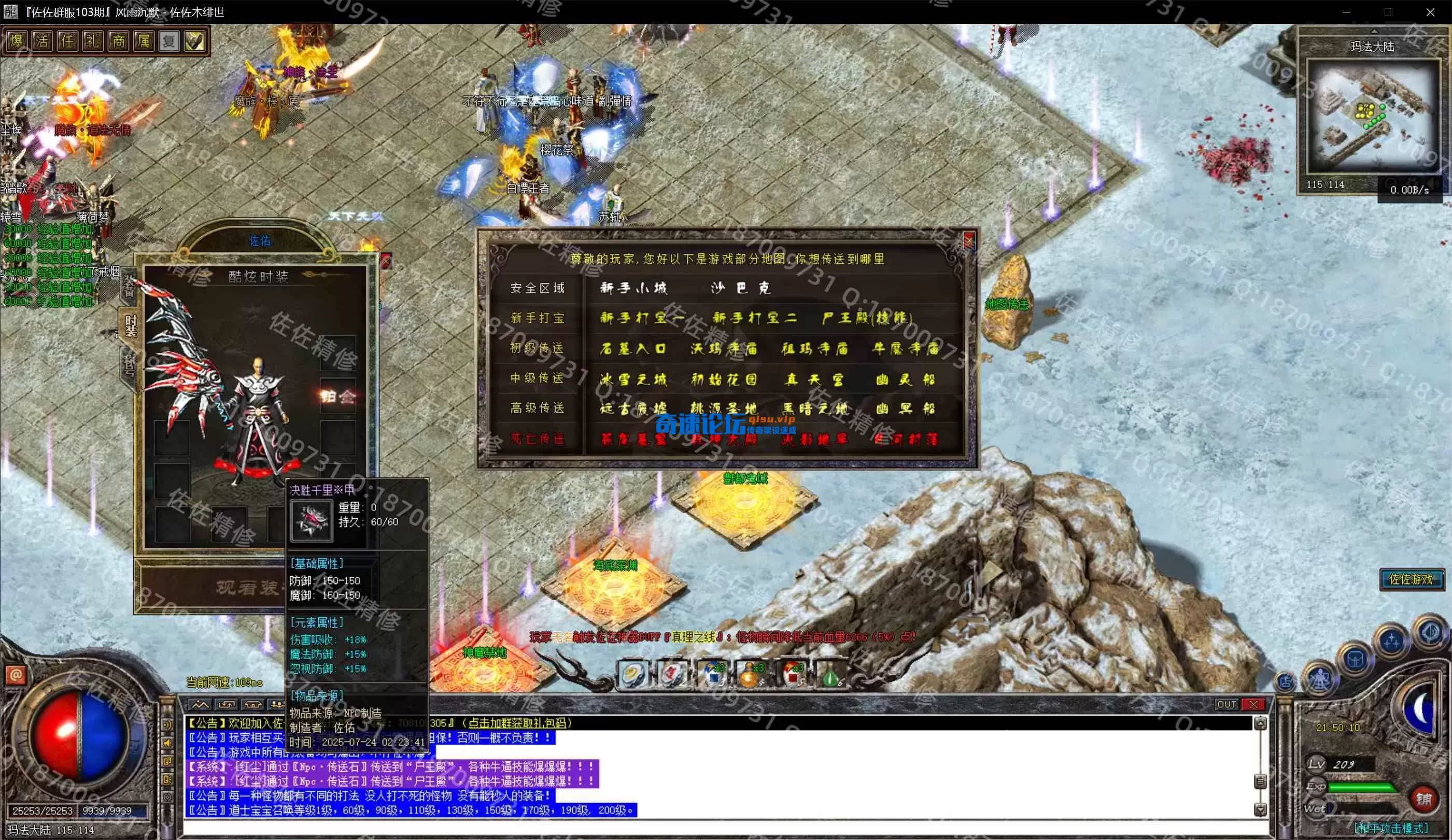Teleport to 新手小城
The height and width of the screenshot is (840, 1452).
(x=633, y=288)
